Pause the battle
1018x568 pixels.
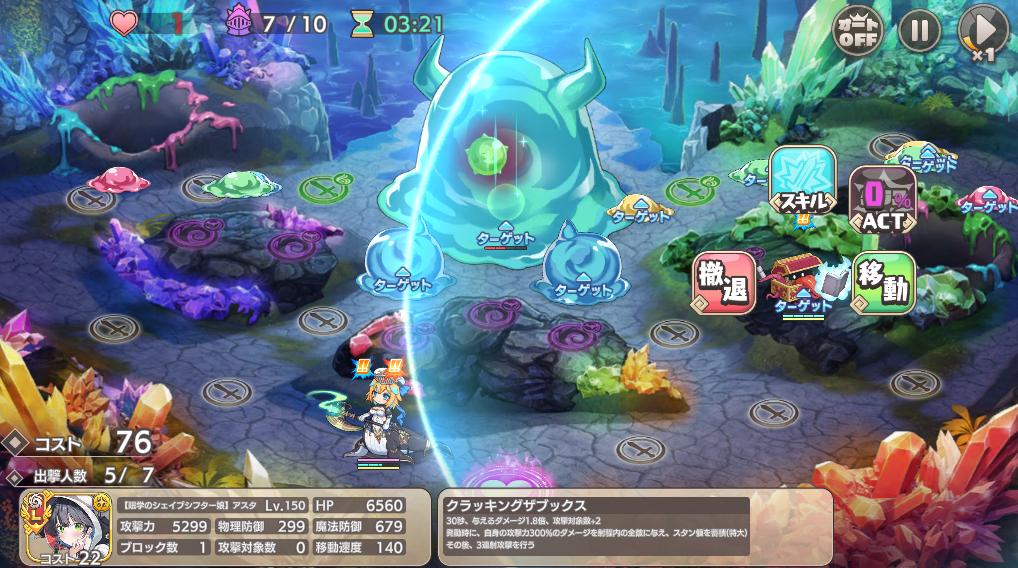click(919, 30)
